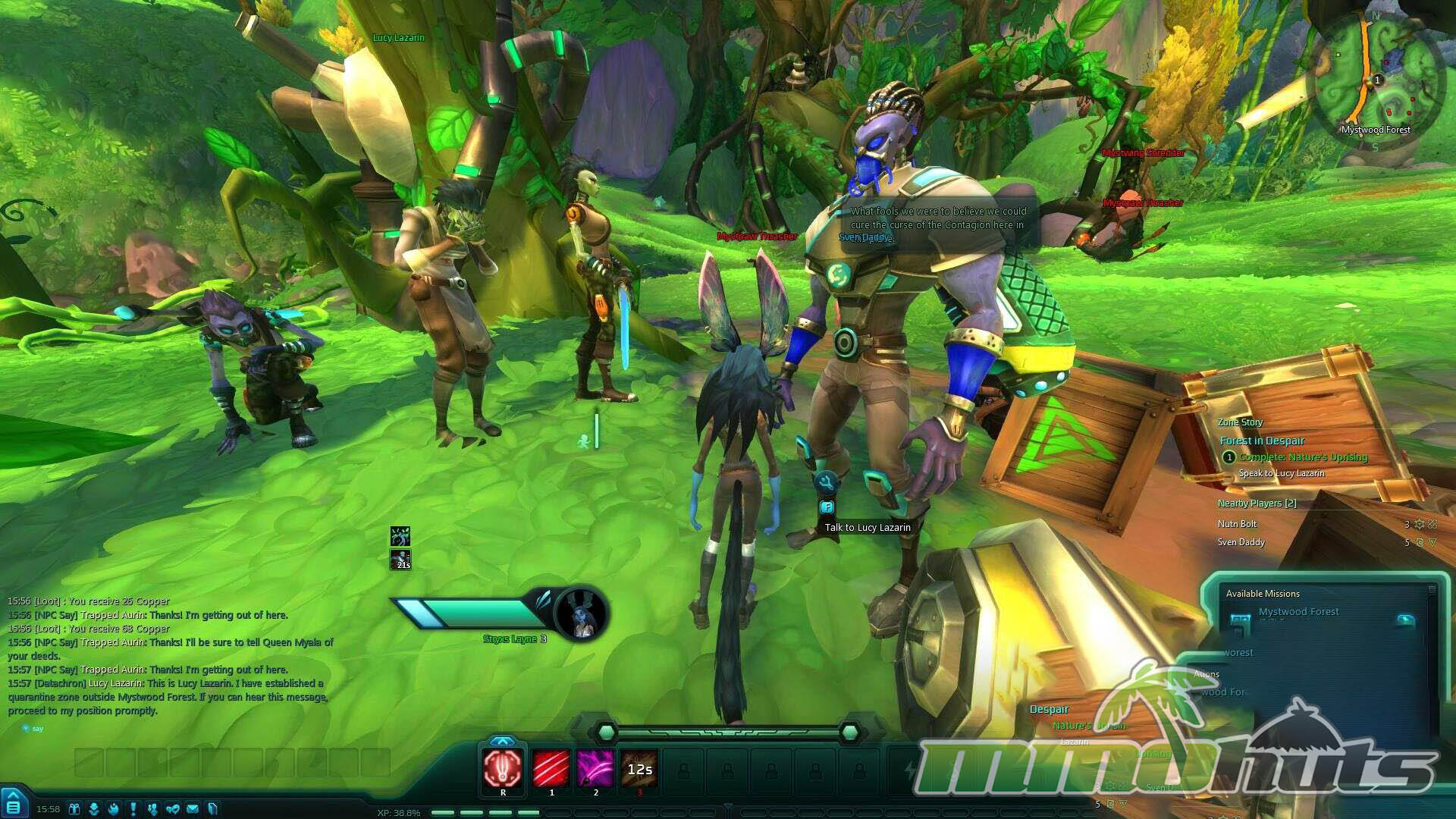
Task: Select nearby player Sven Daddy
Action: point(1241,542)
